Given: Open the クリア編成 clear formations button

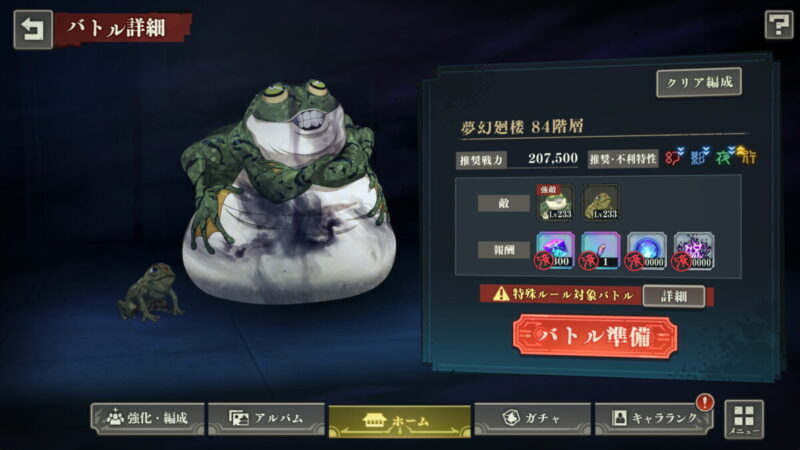Looking at the screenshot, I should click(698, 82).
